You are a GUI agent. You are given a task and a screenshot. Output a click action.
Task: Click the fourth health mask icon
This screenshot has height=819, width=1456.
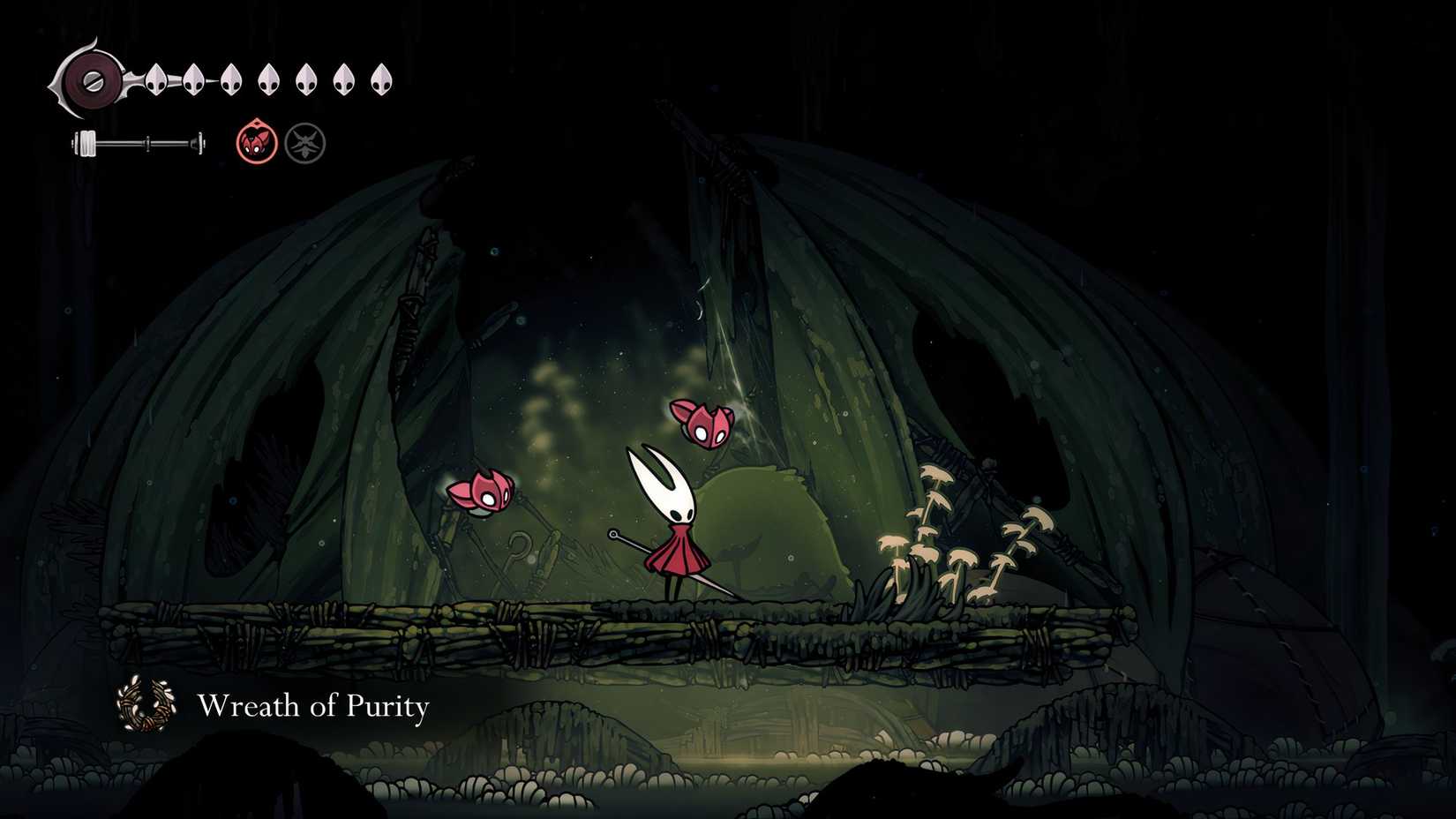(269, 81)
